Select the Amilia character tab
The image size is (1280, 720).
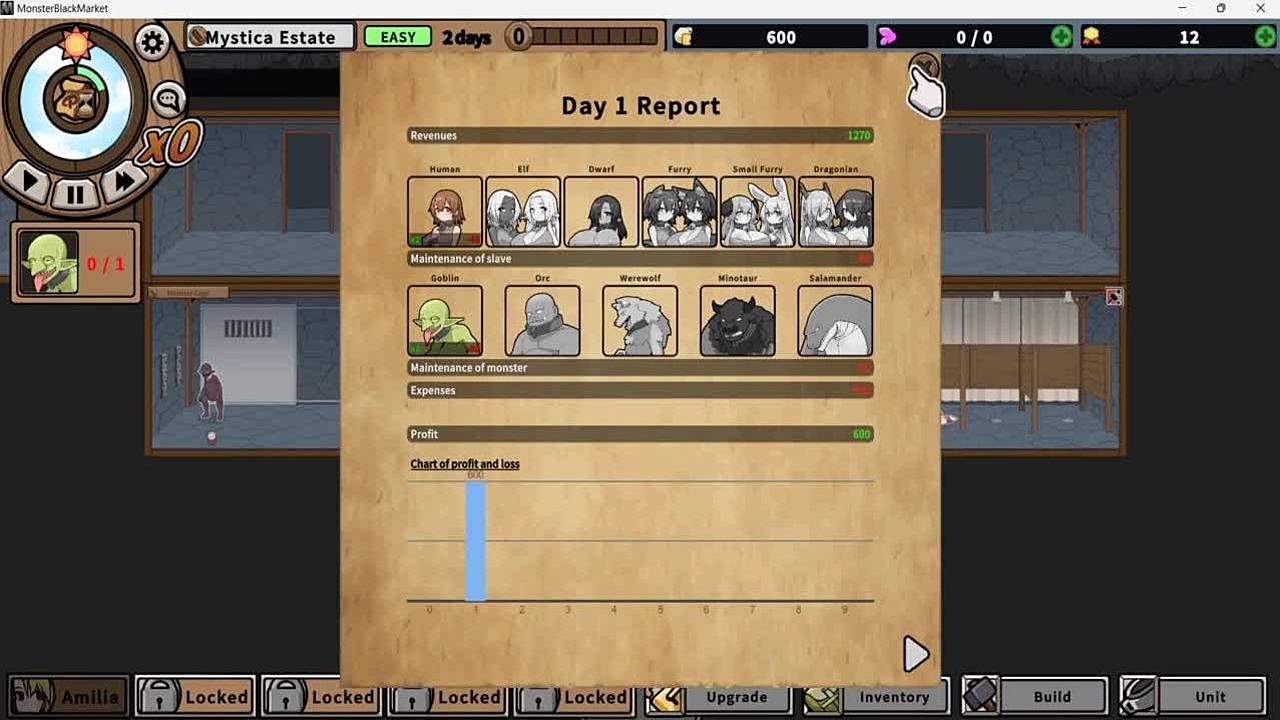click(68, 697)
